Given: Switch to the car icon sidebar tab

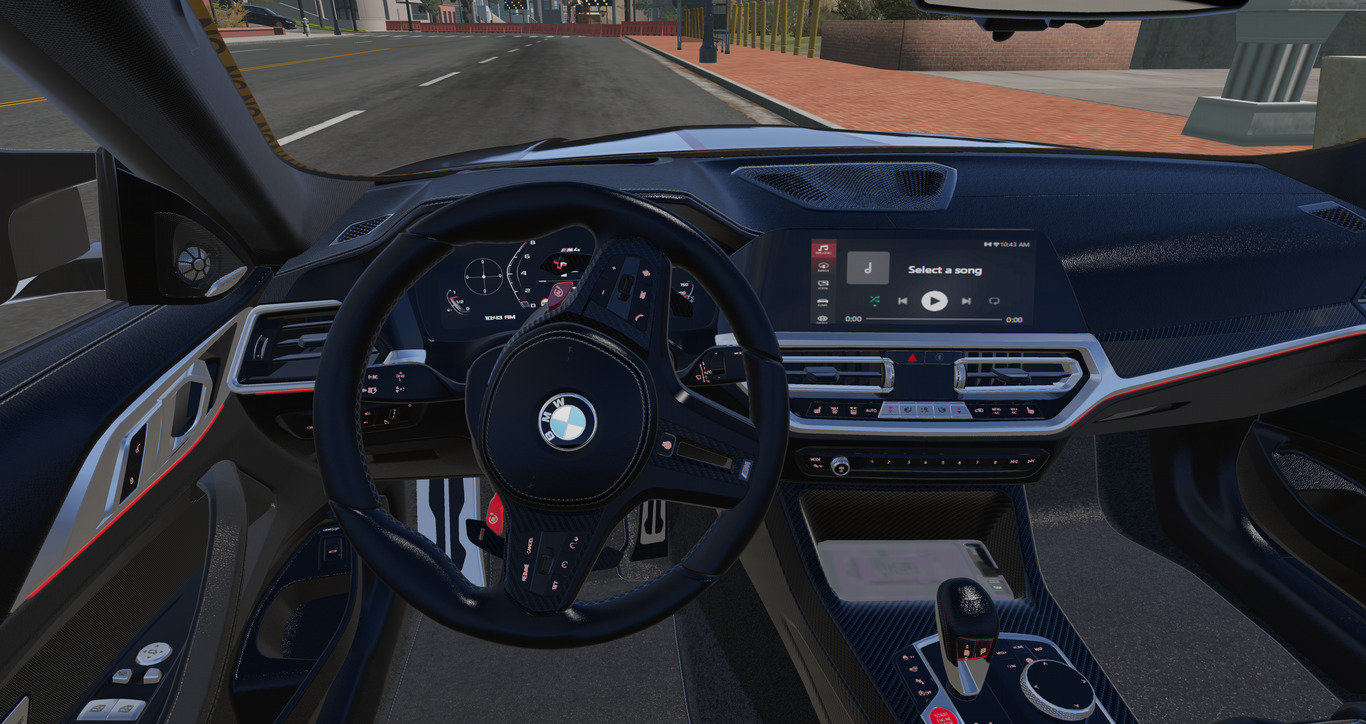Looking at the screenshot, I should point(823,301).
